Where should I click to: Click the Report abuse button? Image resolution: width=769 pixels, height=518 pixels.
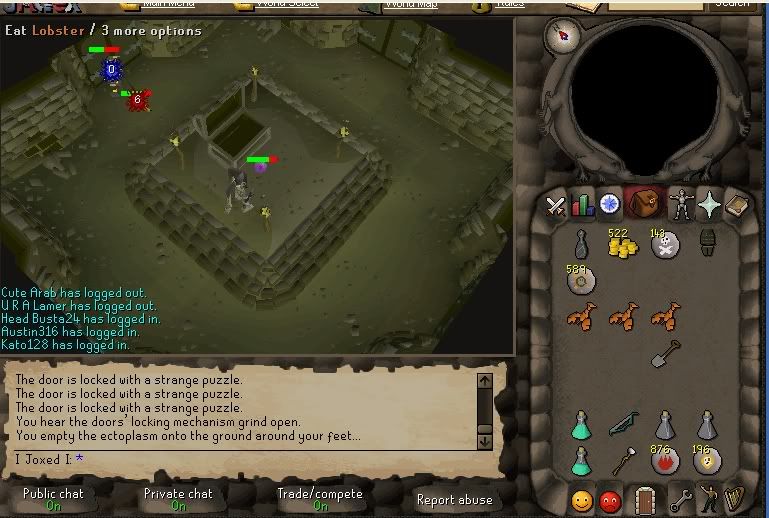[x=454, y=499]
